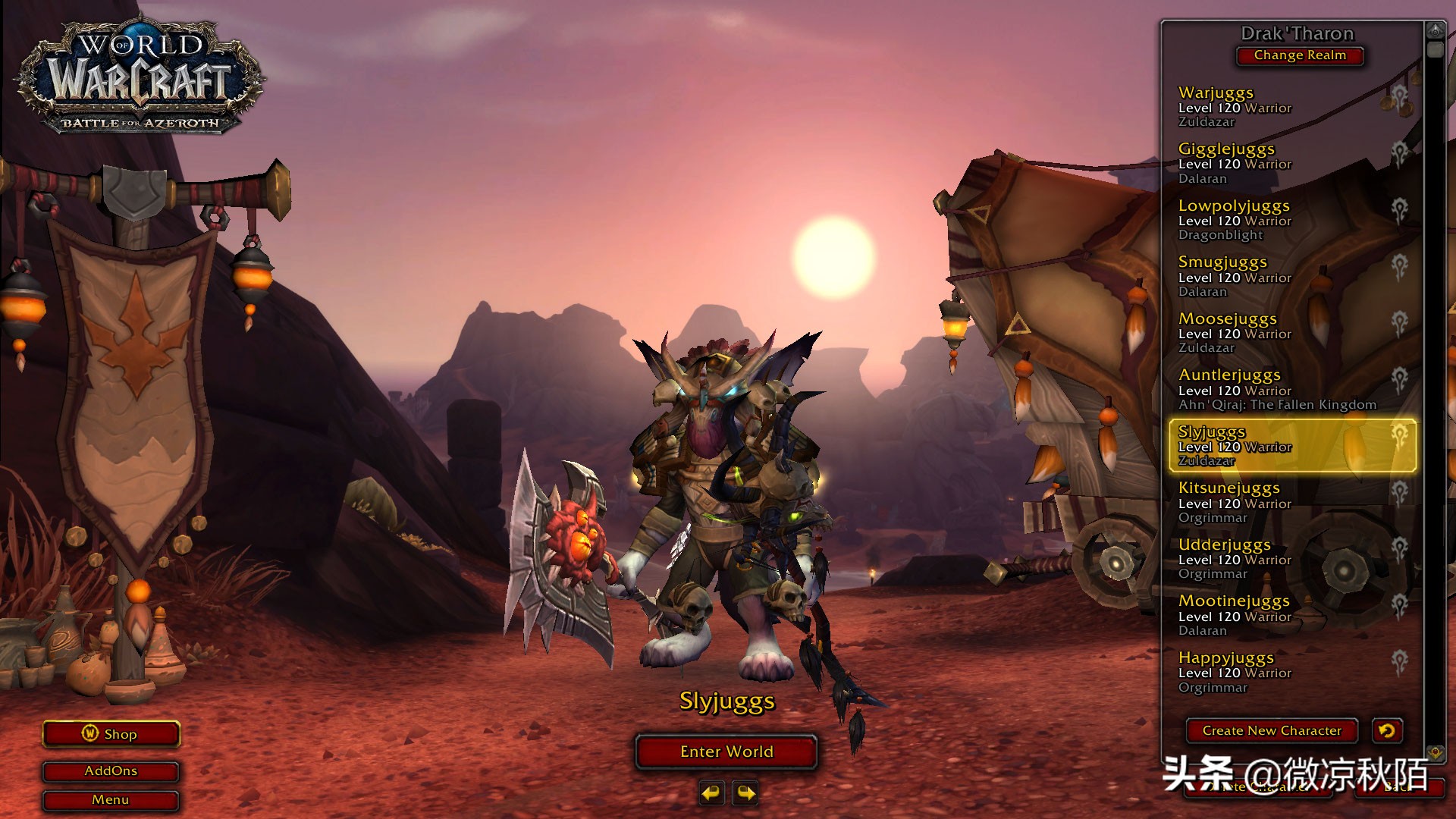Viewport: 1456px width, 819px height.
Task: Create New Character
Action: (x=1272, y=731)
